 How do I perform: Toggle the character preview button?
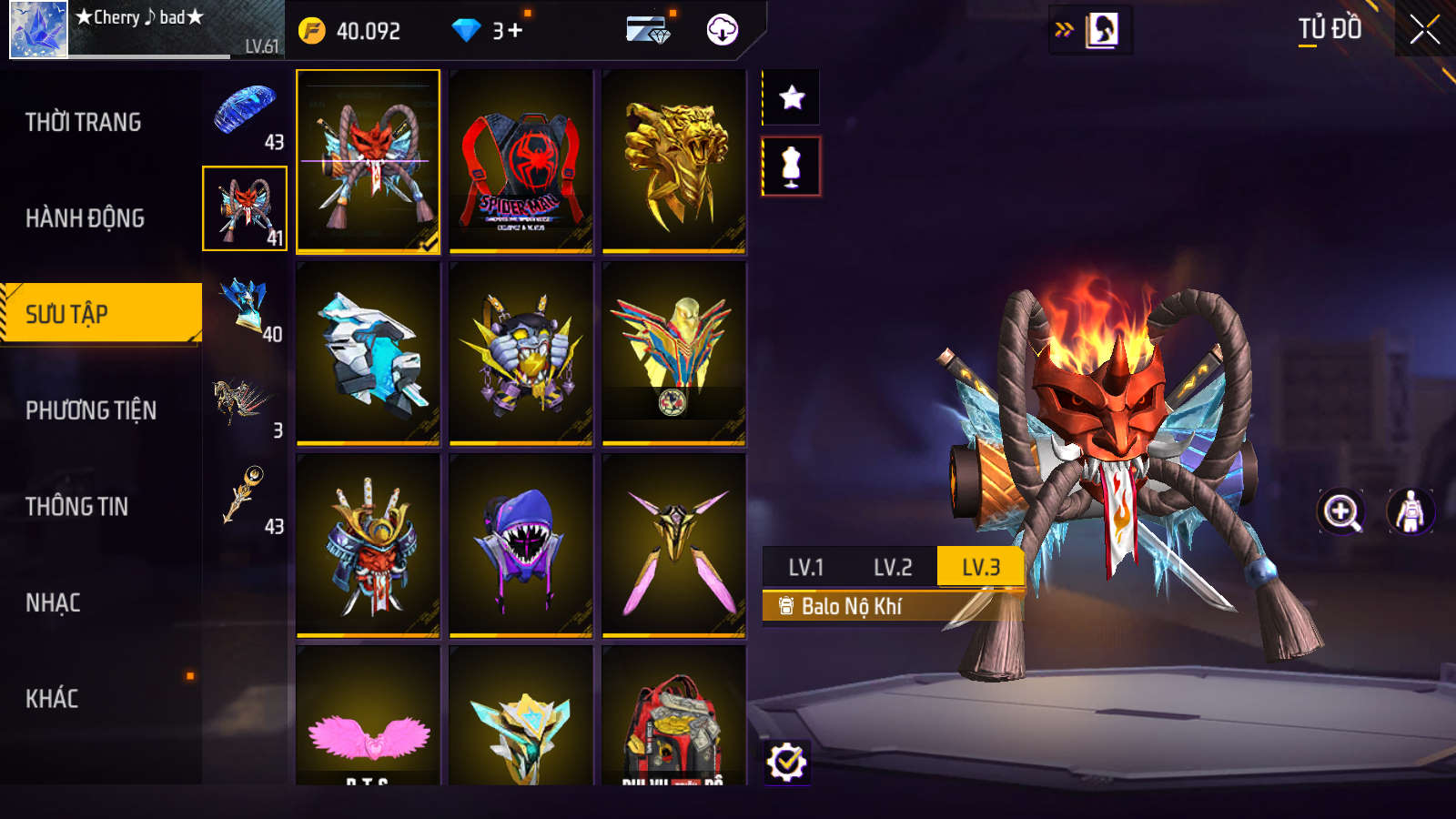point(1410,511)
